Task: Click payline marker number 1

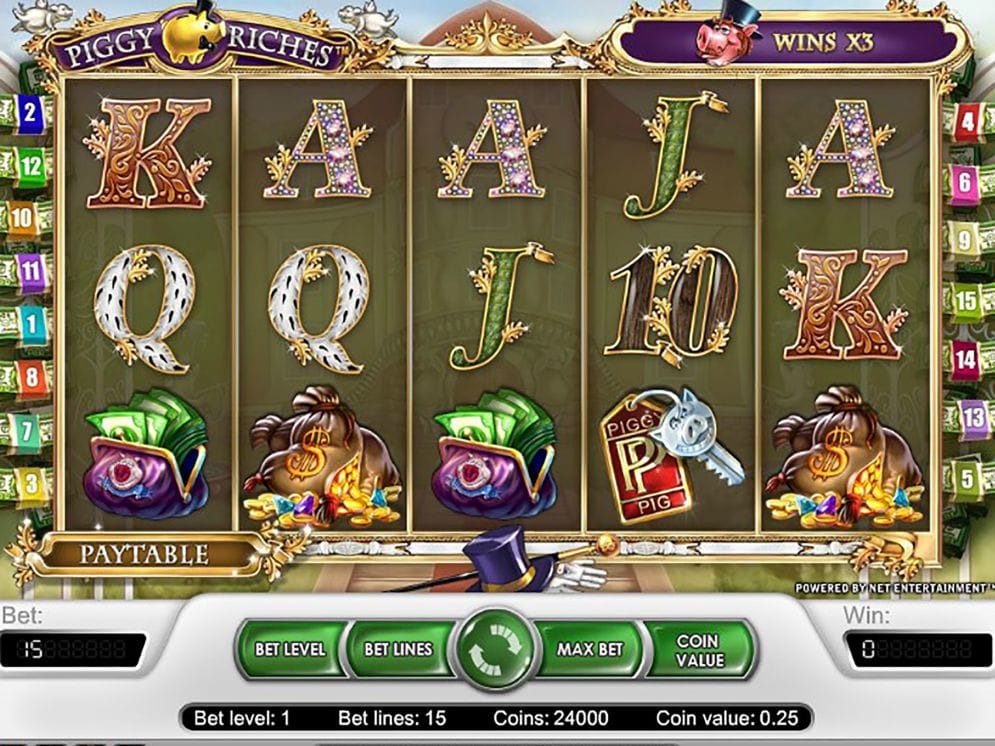Action: [x=30, y=324]
